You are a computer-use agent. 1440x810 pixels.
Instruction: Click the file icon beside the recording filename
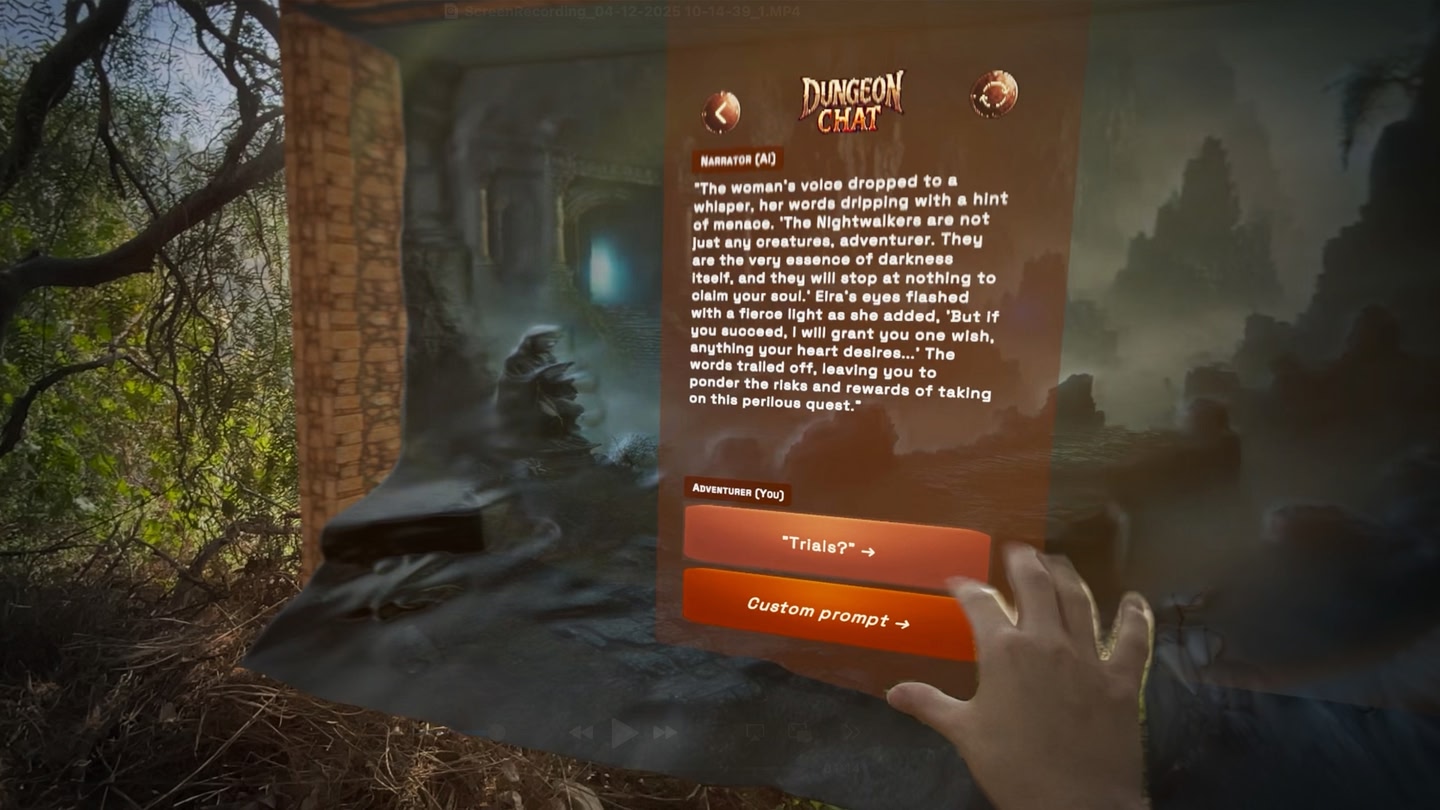451,11
